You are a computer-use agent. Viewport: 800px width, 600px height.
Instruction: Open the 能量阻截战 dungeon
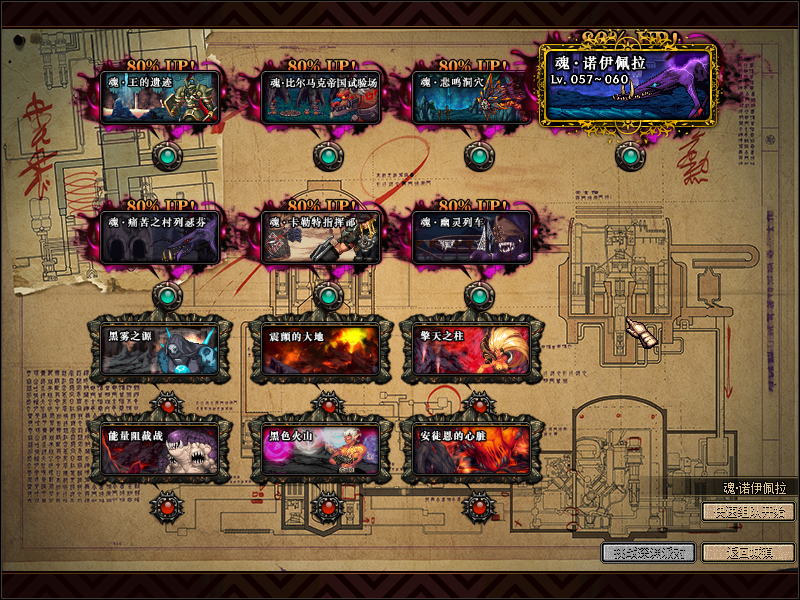coord(161,448)
